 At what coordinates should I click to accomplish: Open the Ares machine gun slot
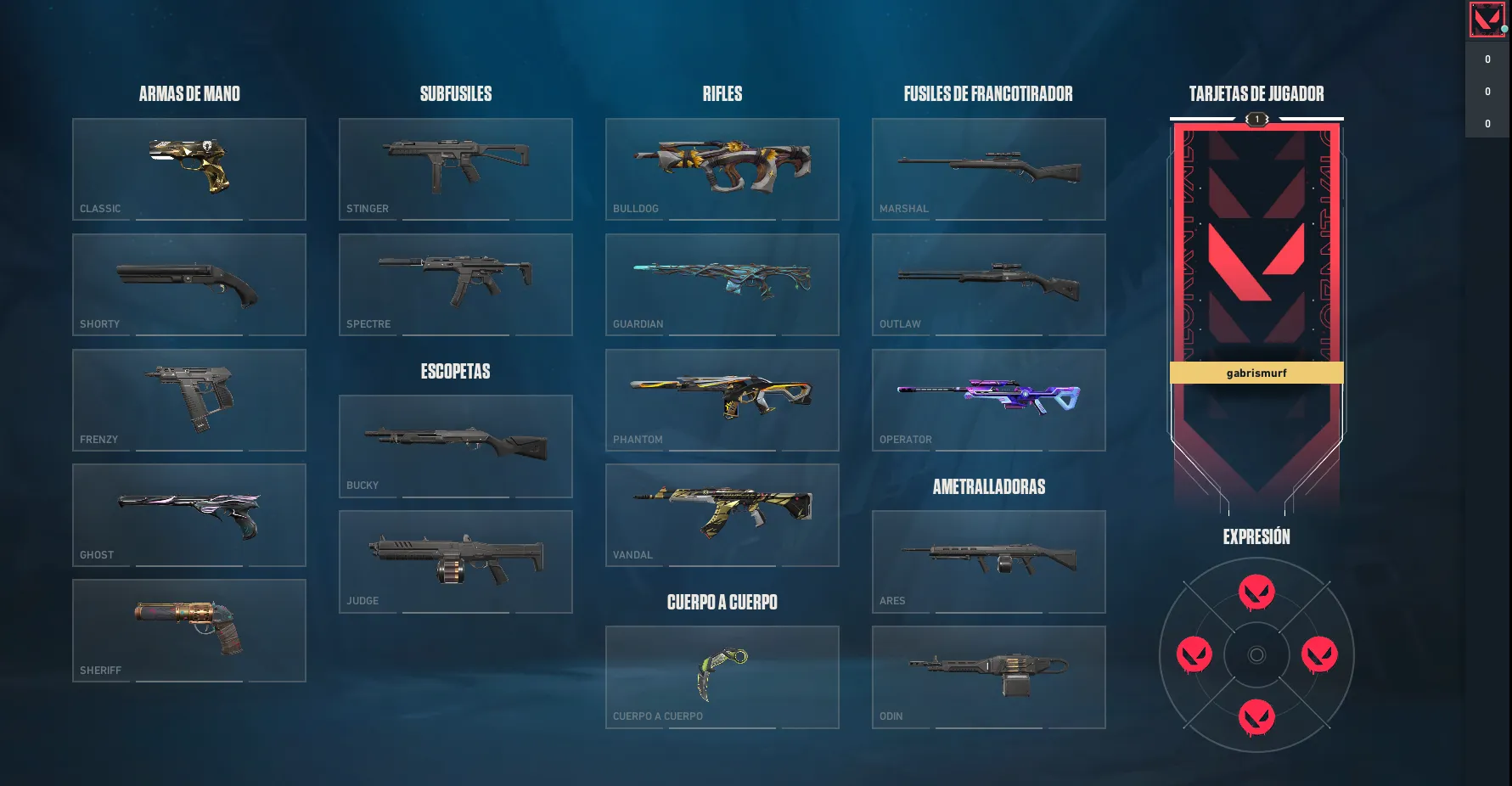989,561
